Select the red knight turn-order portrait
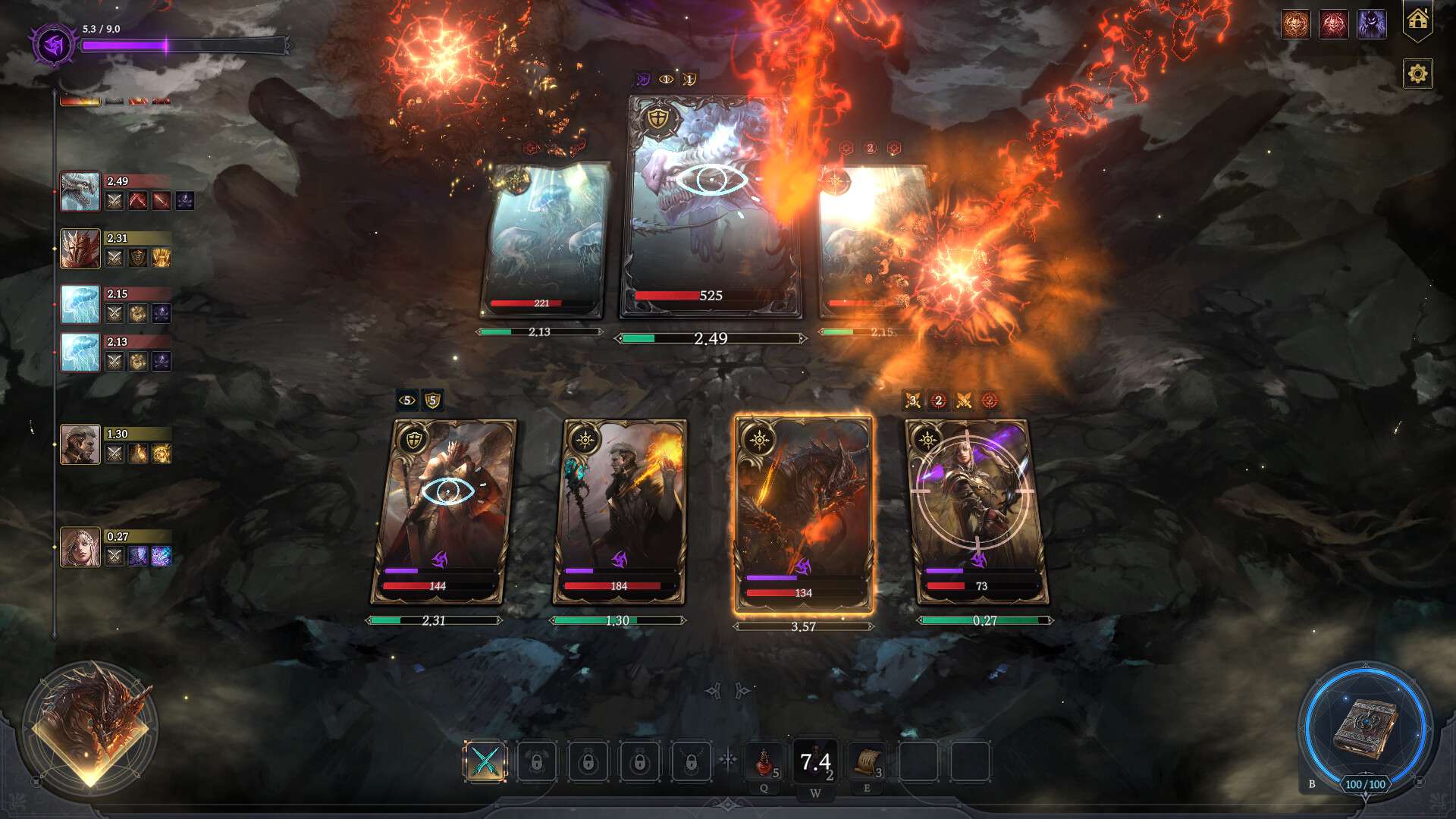 (x=80, y=249)
